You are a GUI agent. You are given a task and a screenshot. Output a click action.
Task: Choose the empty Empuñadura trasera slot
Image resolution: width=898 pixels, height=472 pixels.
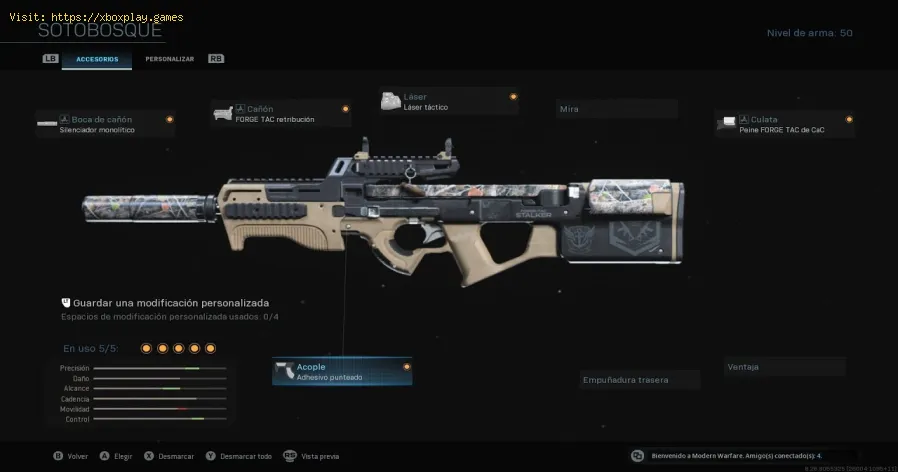point(640,380)
